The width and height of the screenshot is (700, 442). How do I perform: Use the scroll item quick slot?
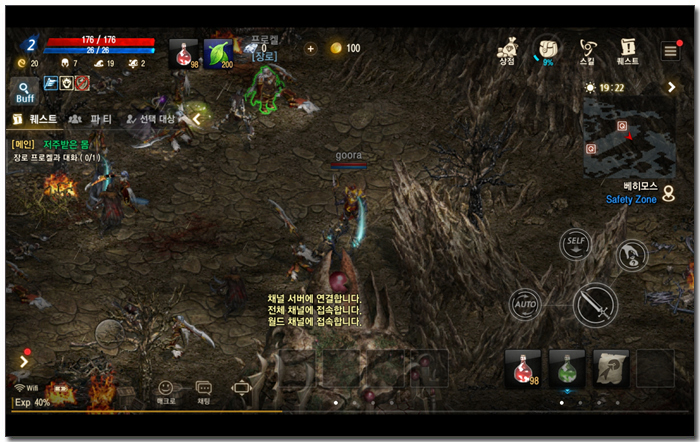tap(611, 368)
